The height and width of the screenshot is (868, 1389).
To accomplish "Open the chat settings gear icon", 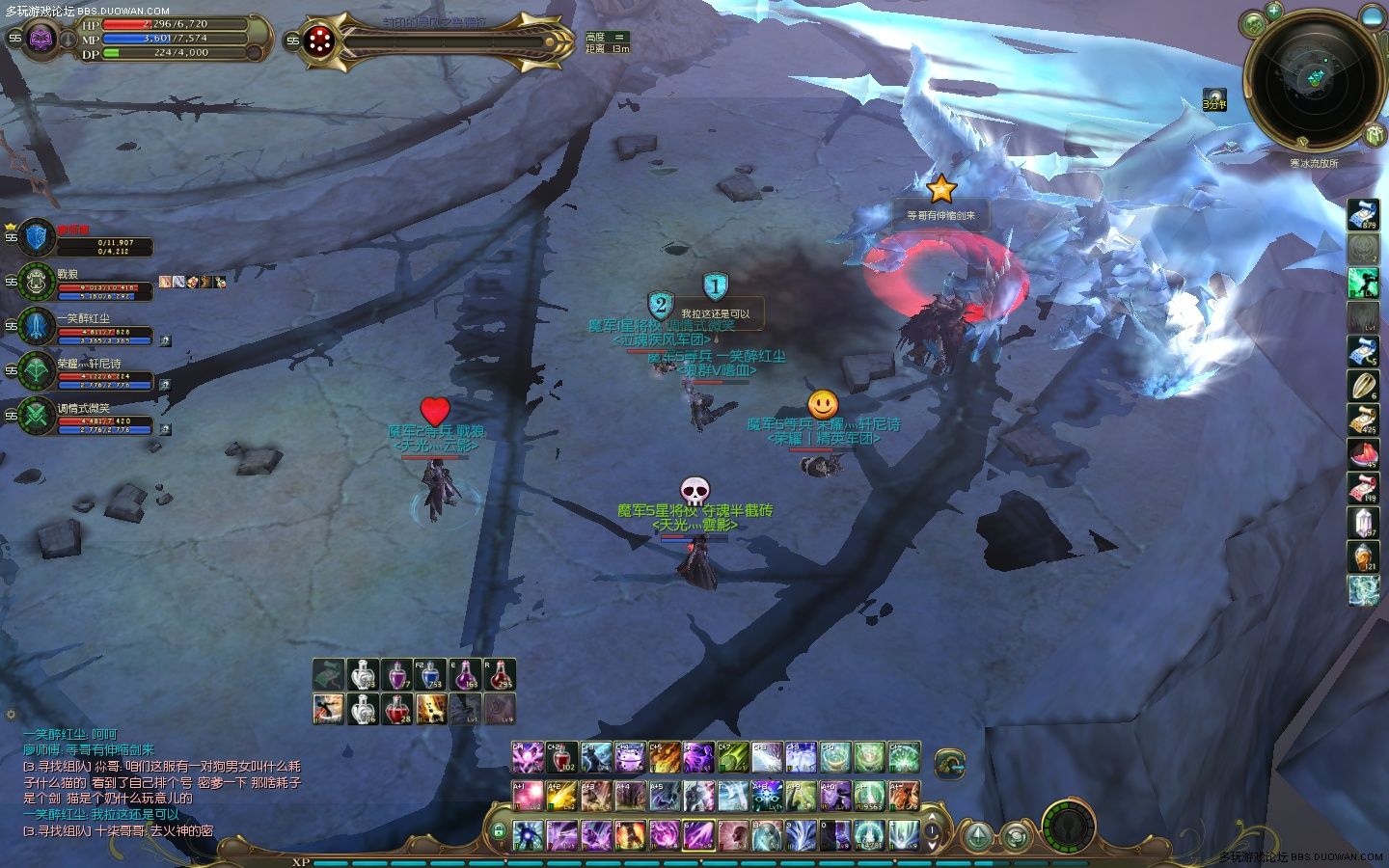I will (x=11, y=715).
